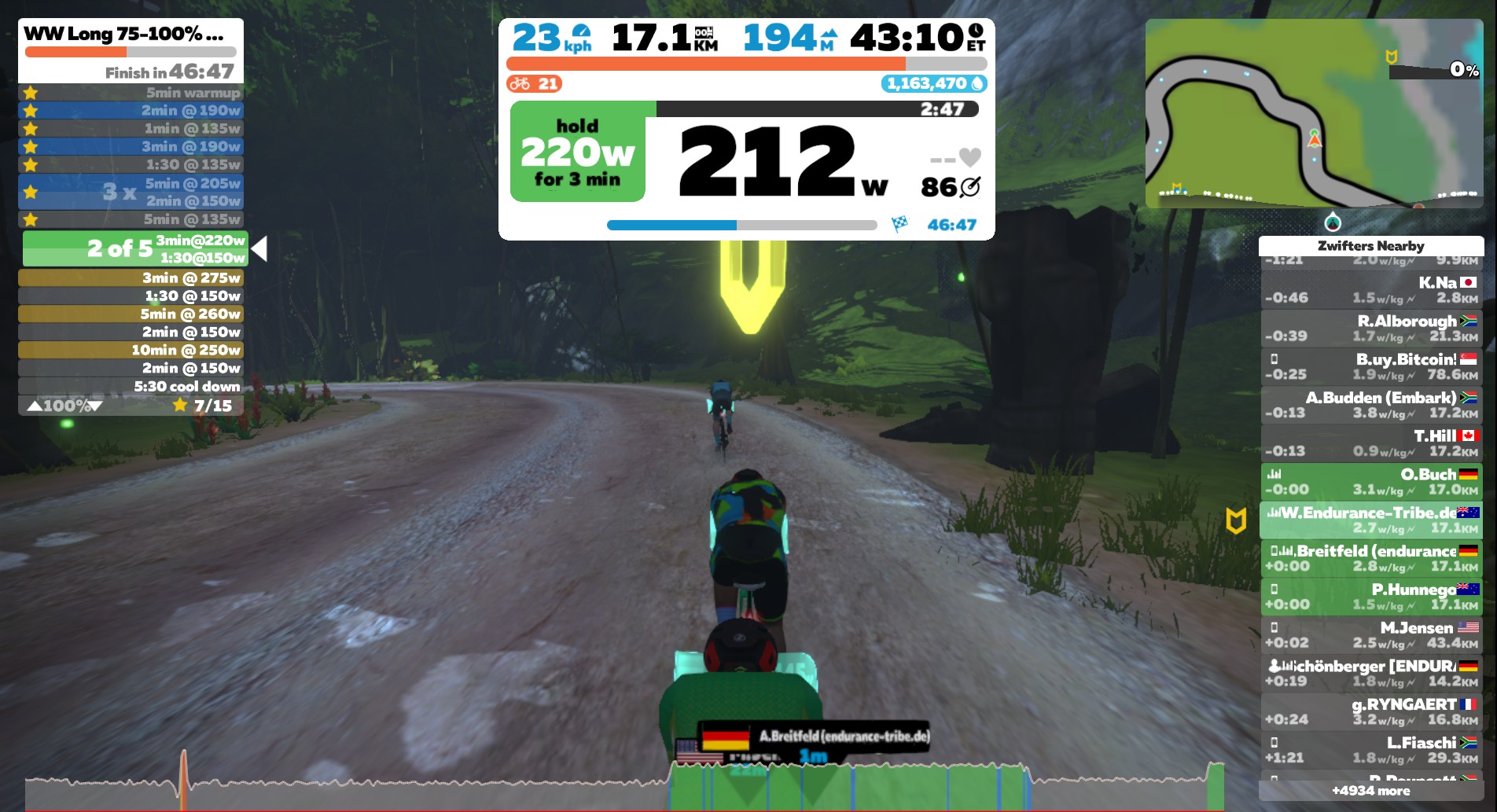
Task: Decrease workout bias with the down arrow
Action: pos(95,406)
